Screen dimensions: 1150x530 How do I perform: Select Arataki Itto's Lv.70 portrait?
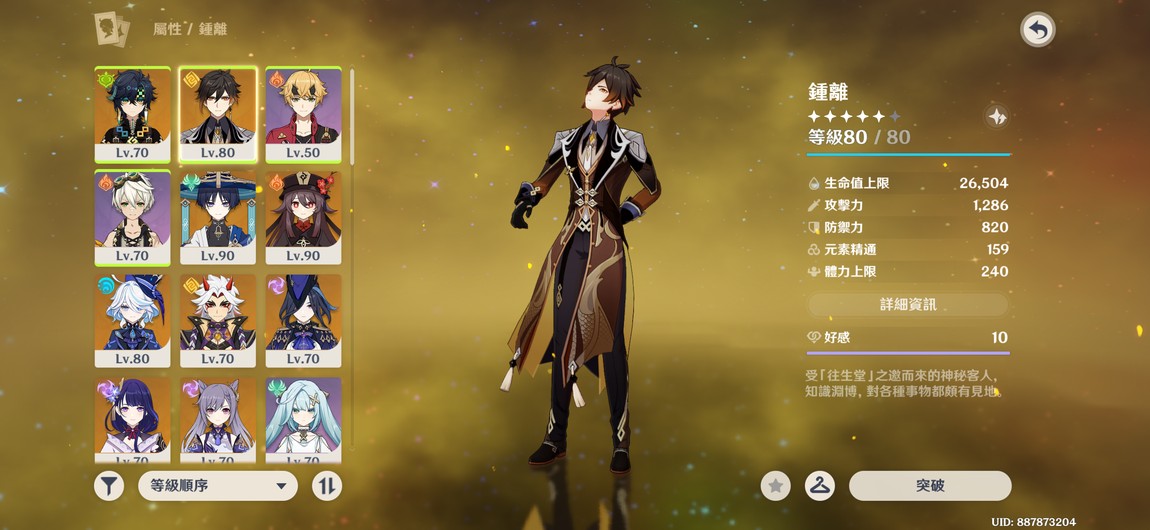pyautogui.click(x=218, y=319)
